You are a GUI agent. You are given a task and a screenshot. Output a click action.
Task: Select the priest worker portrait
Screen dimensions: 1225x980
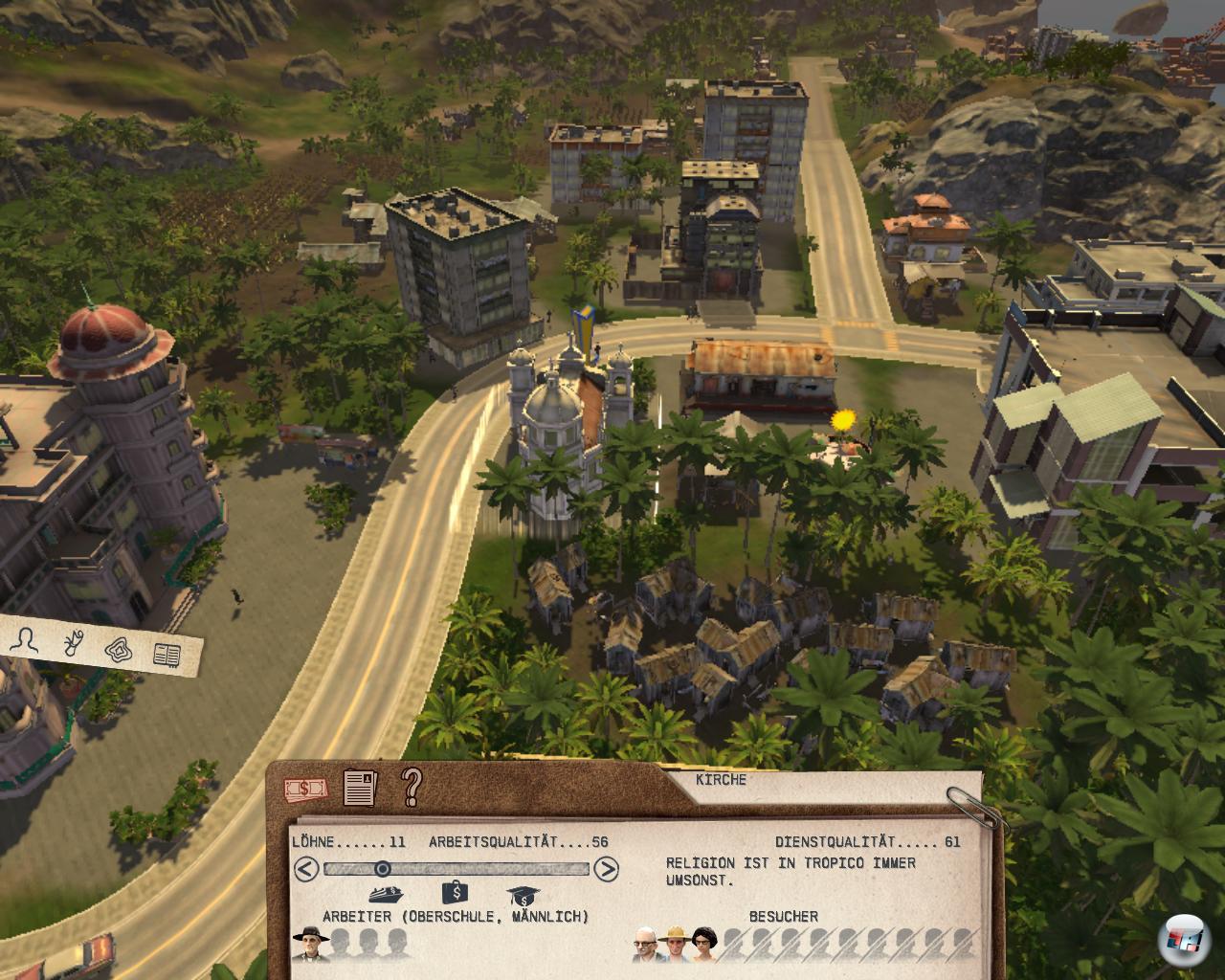(308, 945)
